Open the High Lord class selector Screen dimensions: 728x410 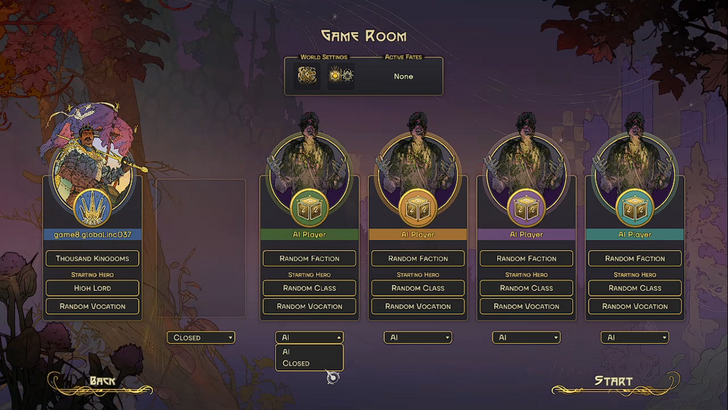pyautogui.click(x=93, y=288)
